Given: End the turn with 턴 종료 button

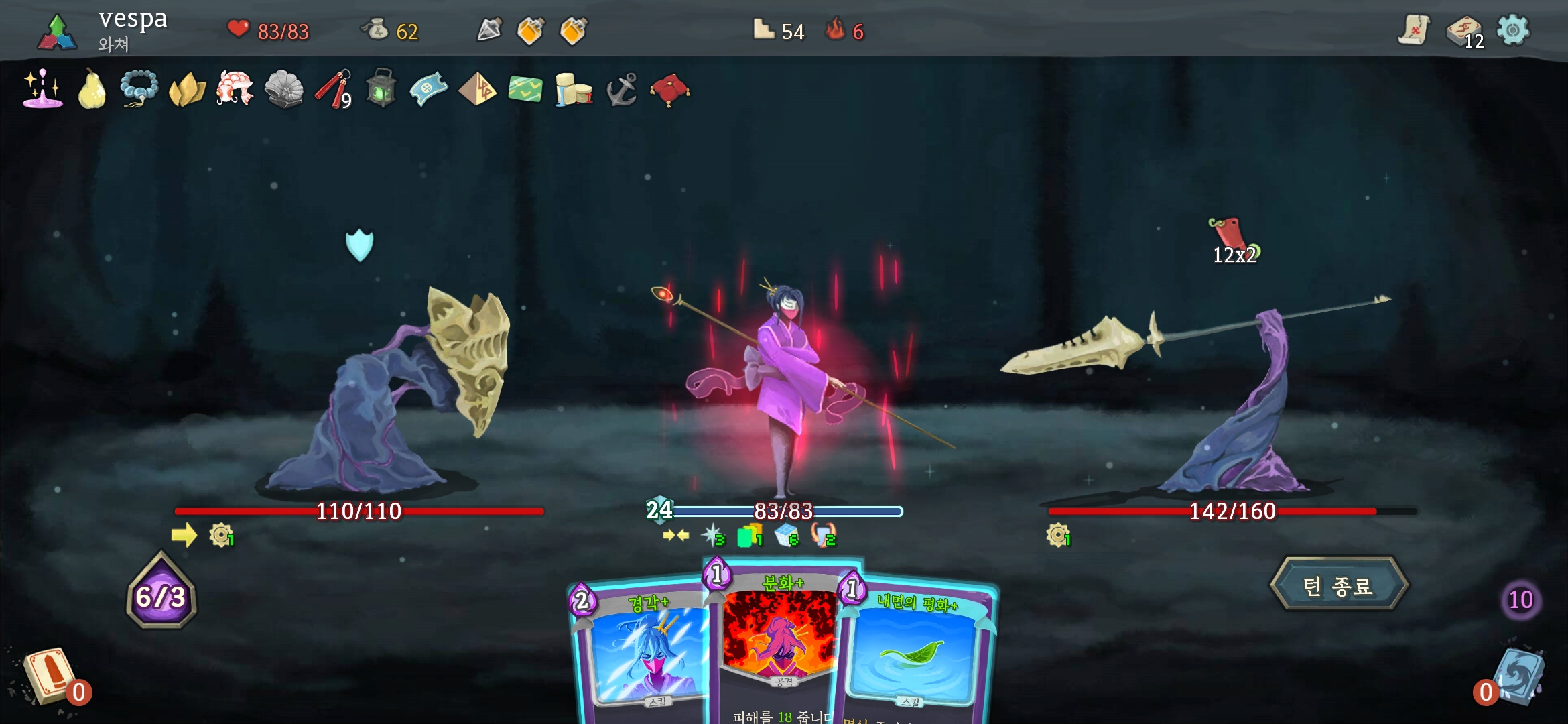Looking at the screenshot, I should tap(1338, 586).
